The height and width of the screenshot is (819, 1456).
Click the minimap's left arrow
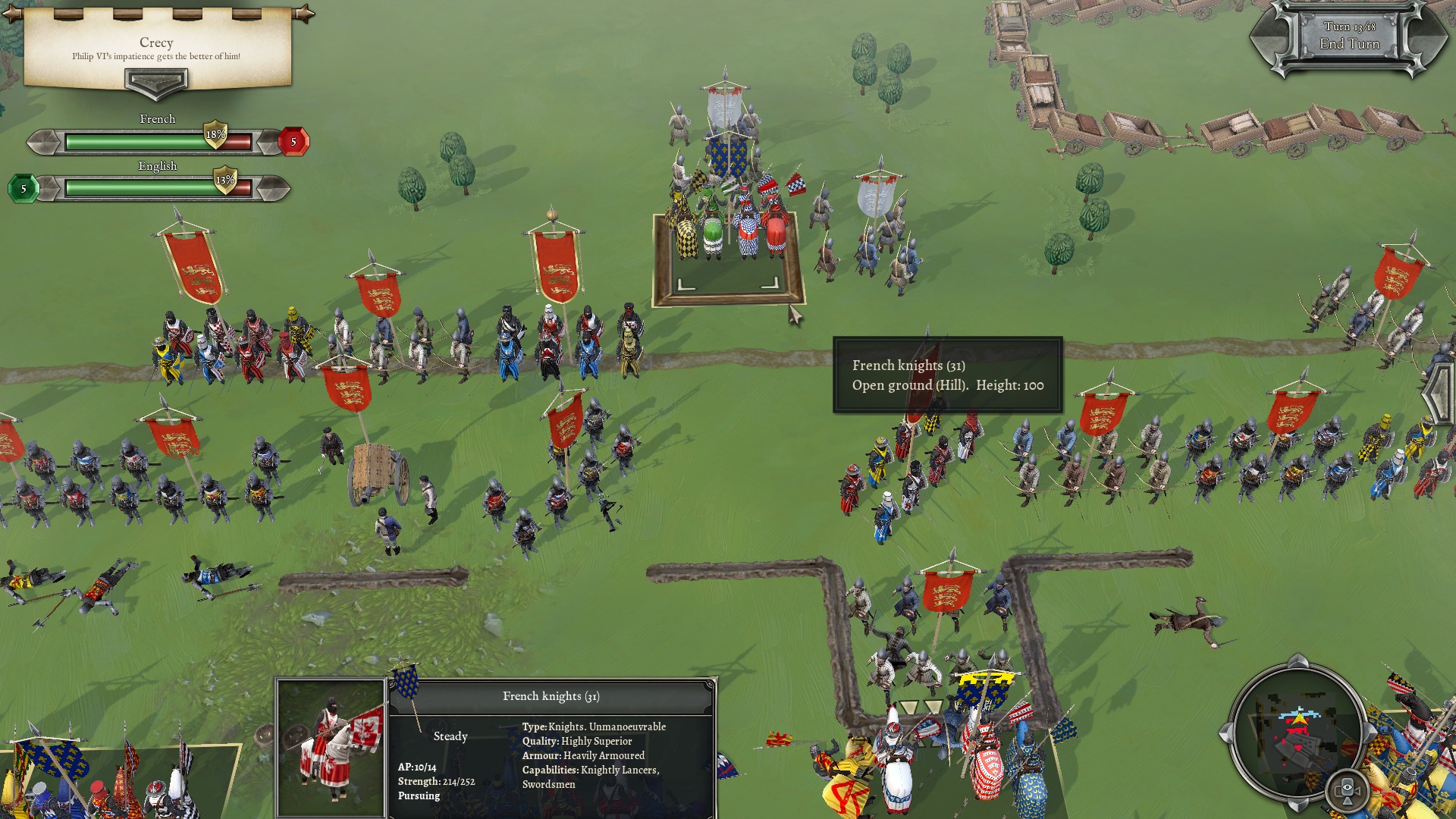(1225, 733)
